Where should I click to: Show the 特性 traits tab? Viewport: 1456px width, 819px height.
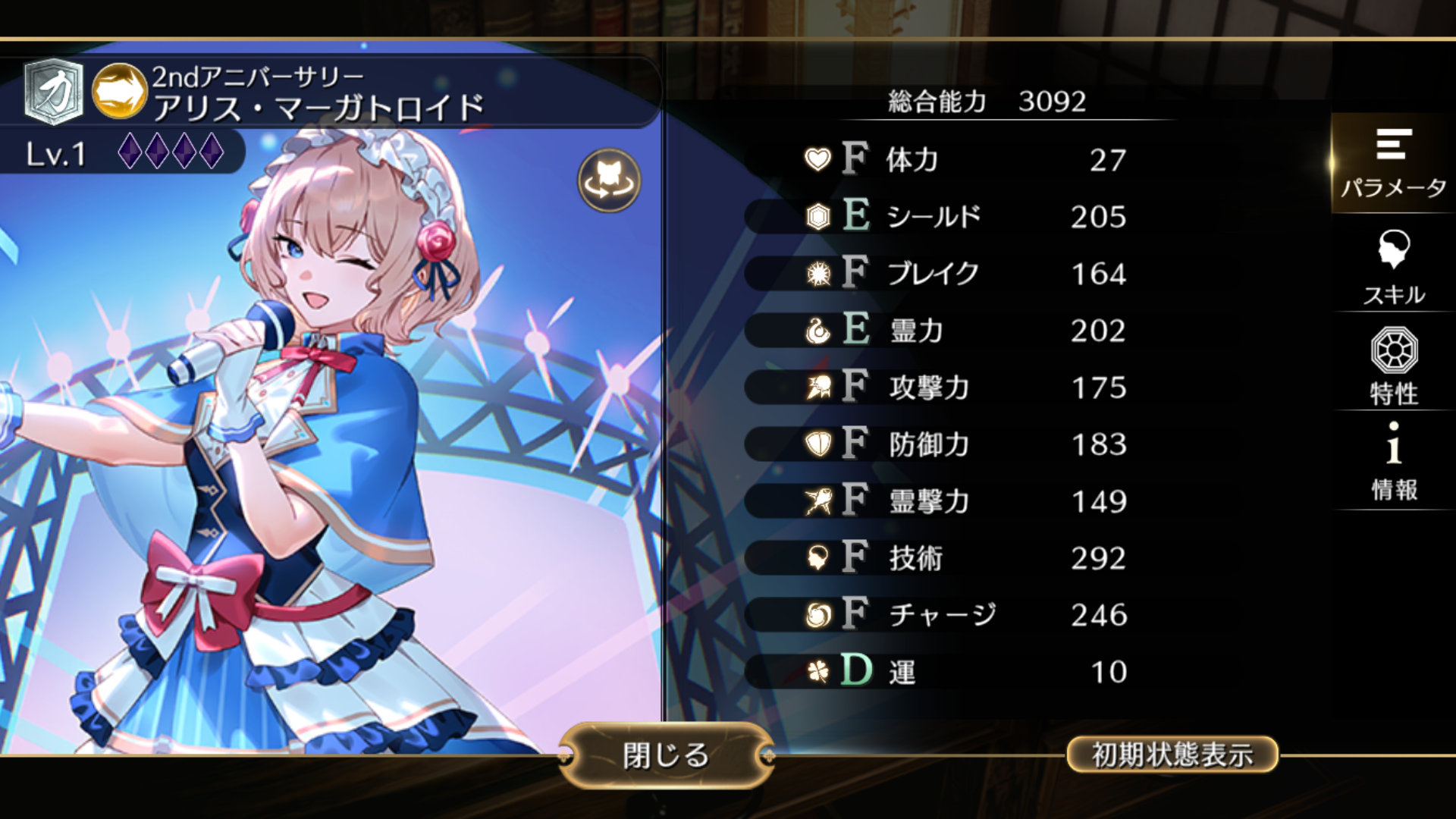coord(1393,366)
